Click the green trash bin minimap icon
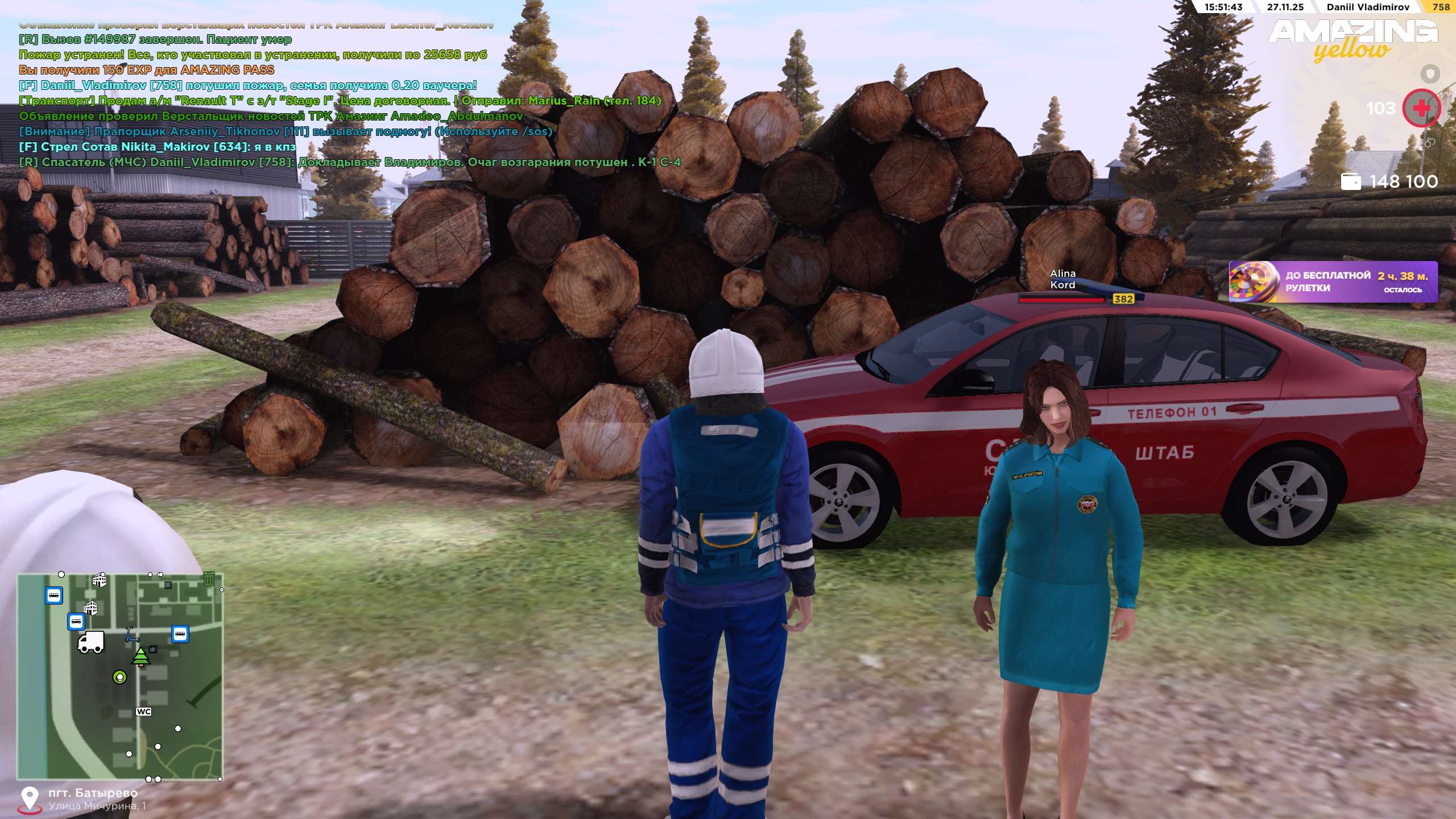 pyautogui.click(x=209, y=579)
